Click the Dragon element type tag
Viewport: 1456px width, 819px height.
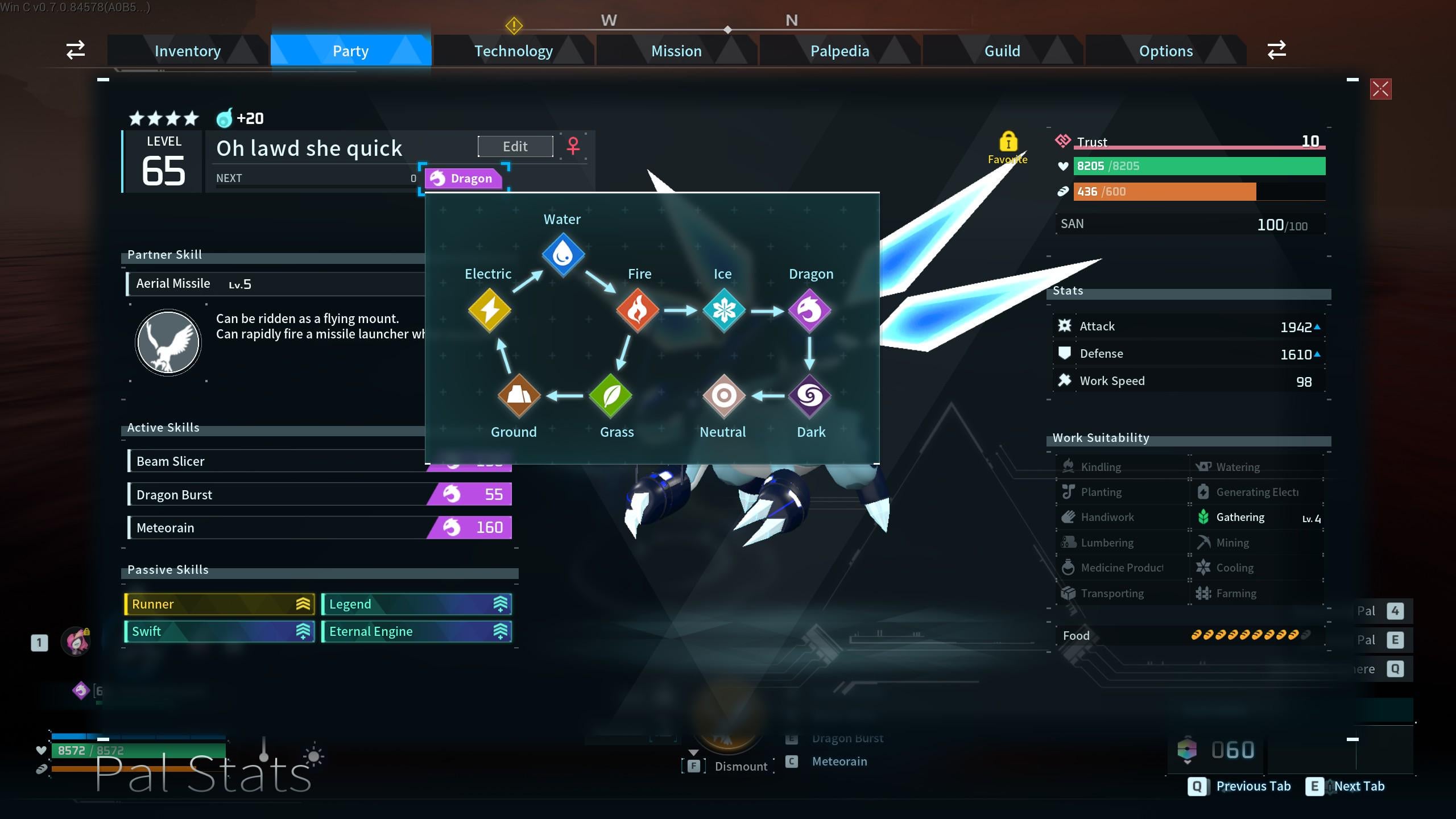click(x=464, y=179)
